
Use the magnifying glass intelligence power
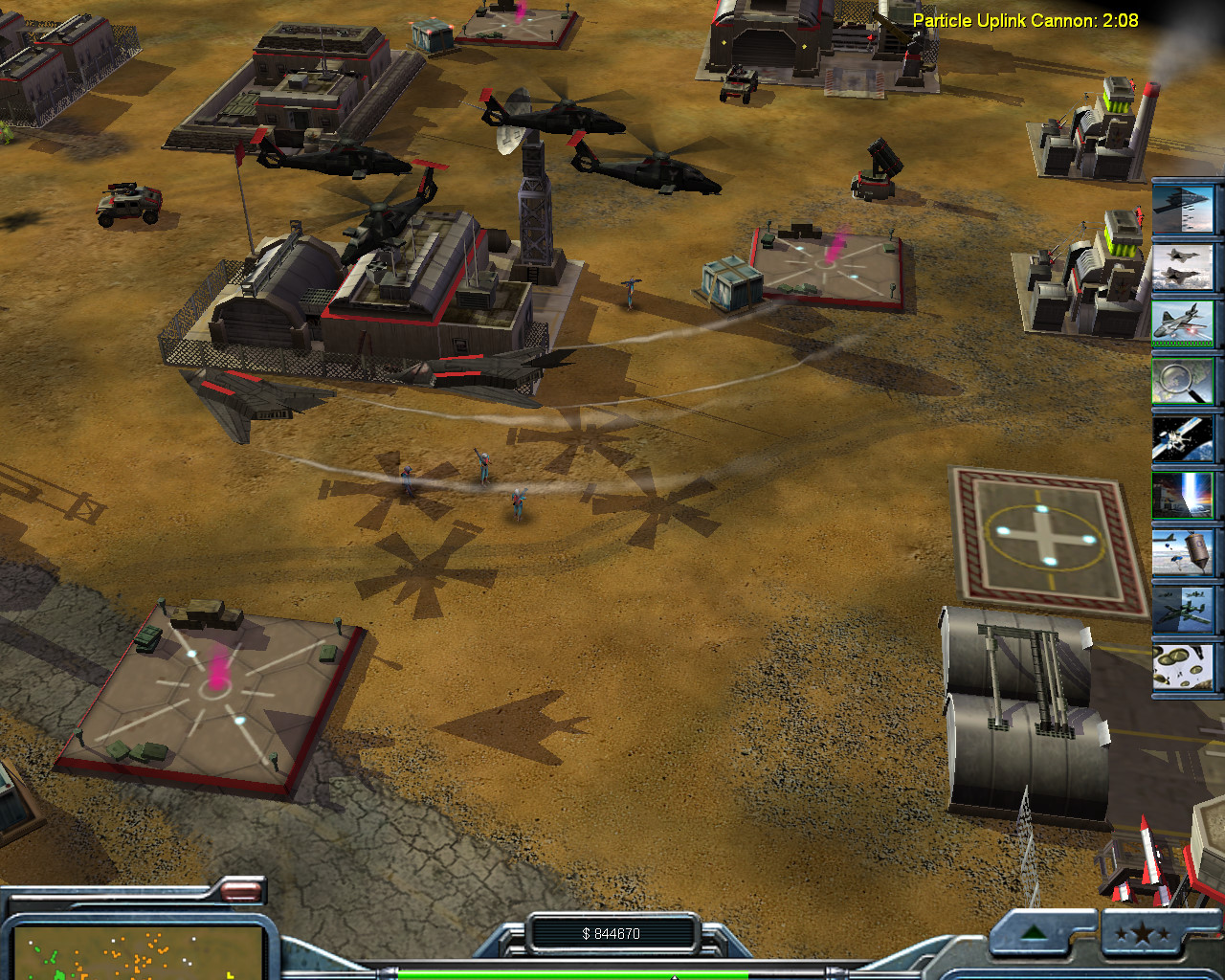pos(1183,380)
